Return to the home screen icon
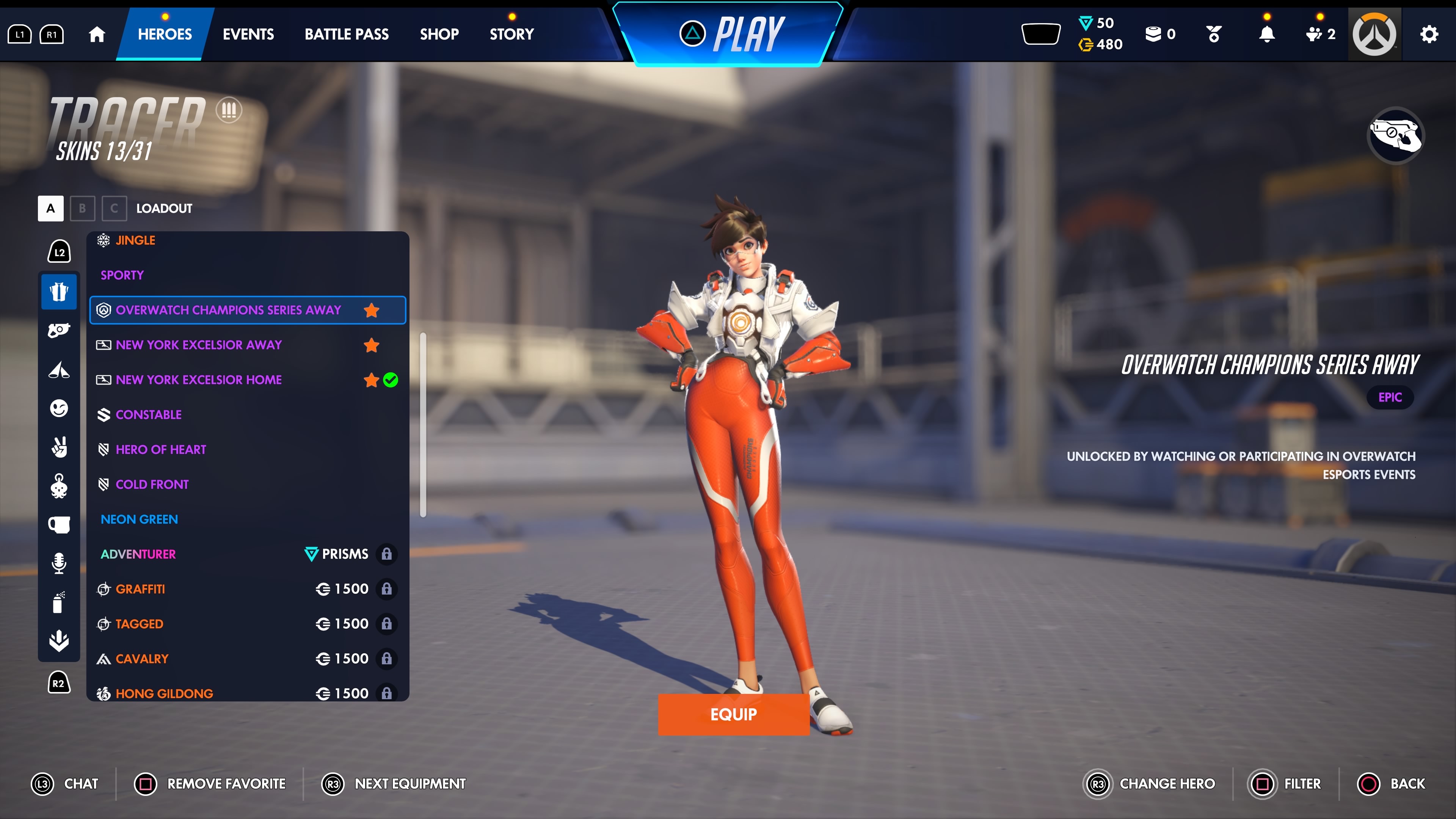The image size is (1456, 819). [x=97, y=34]
